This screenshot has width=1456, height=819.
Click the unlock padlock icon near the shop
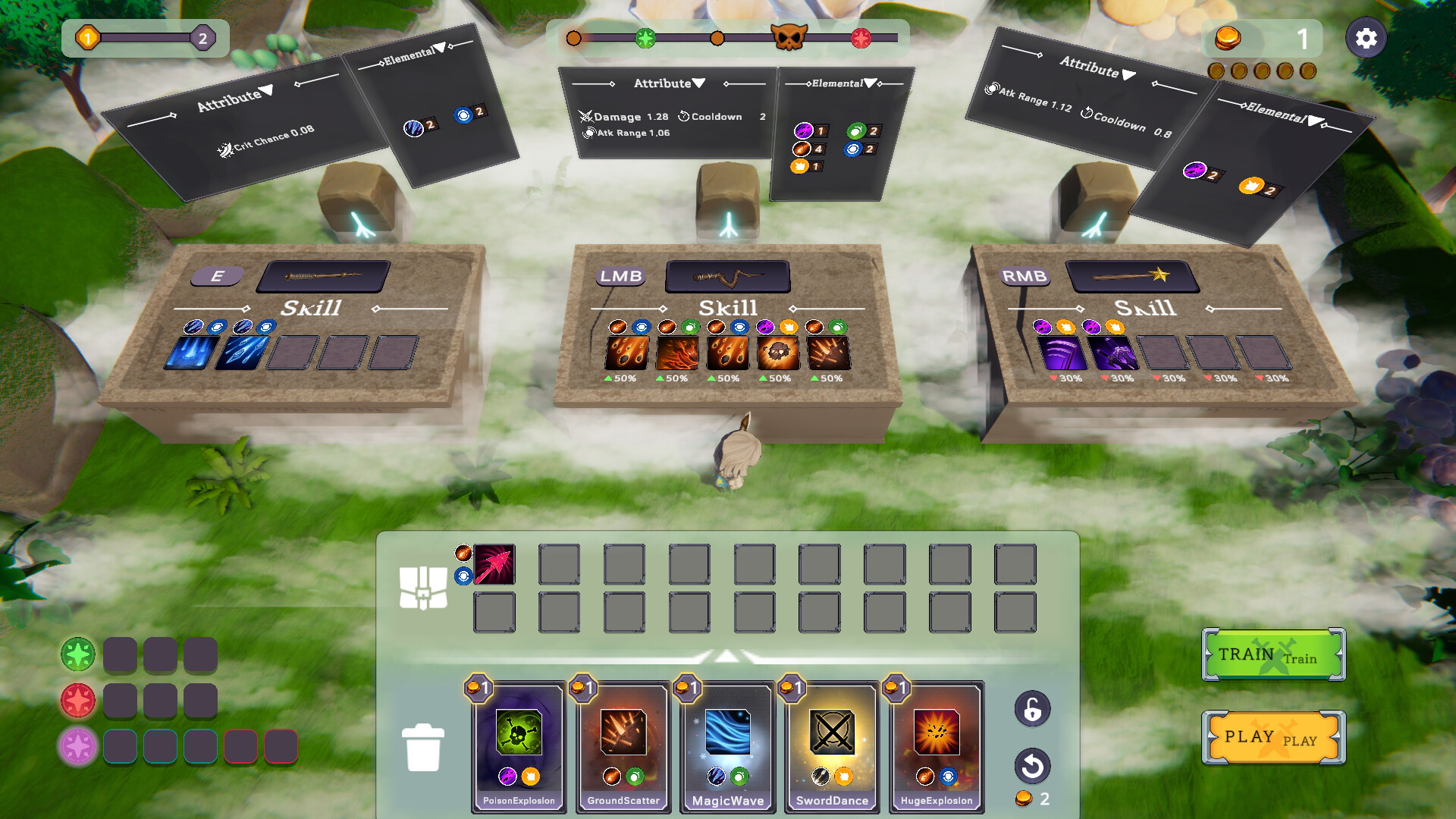point(1033,709)
